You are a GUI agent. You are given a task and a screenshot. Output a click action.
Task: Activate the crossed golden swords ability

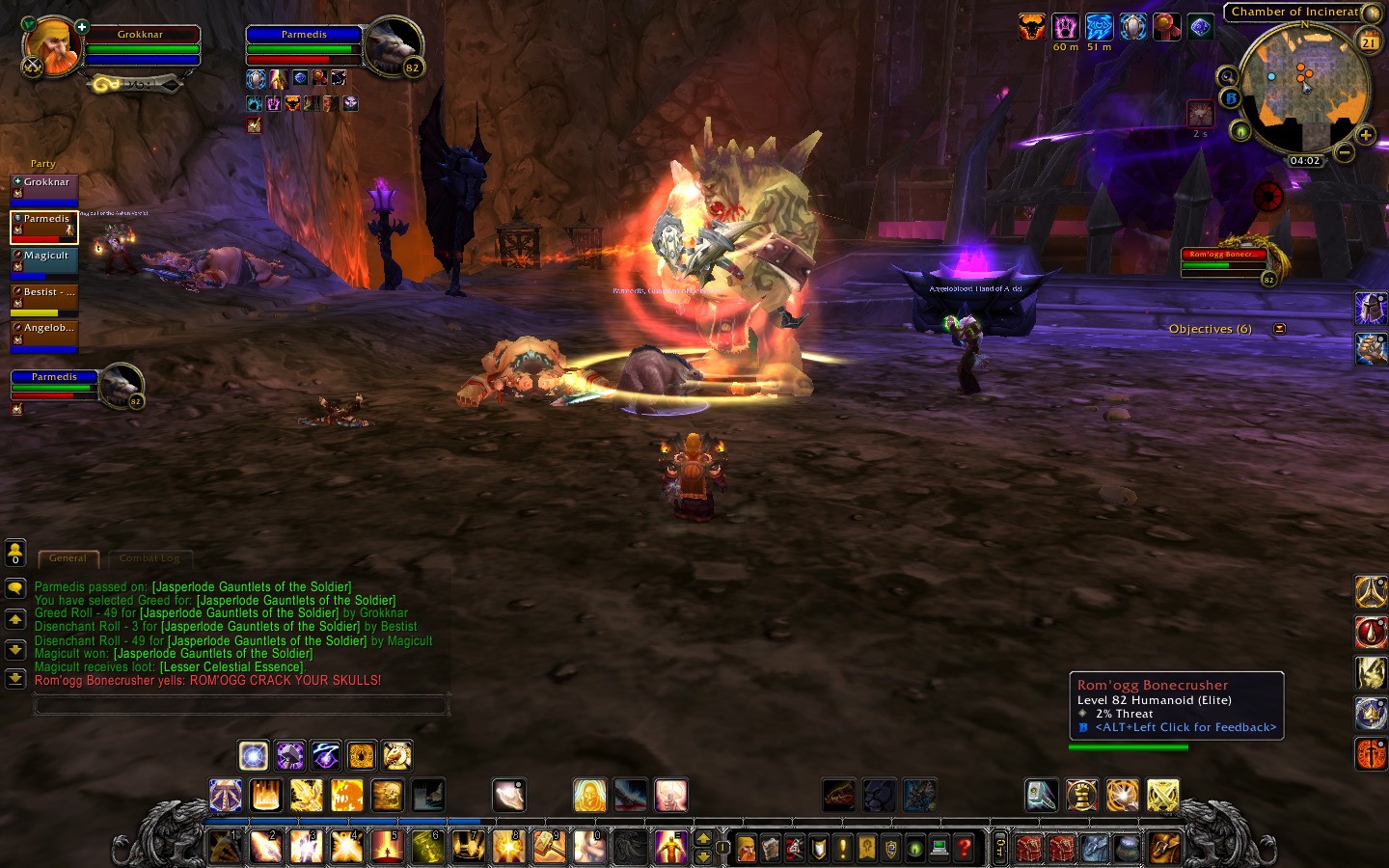pos(1163,796)
